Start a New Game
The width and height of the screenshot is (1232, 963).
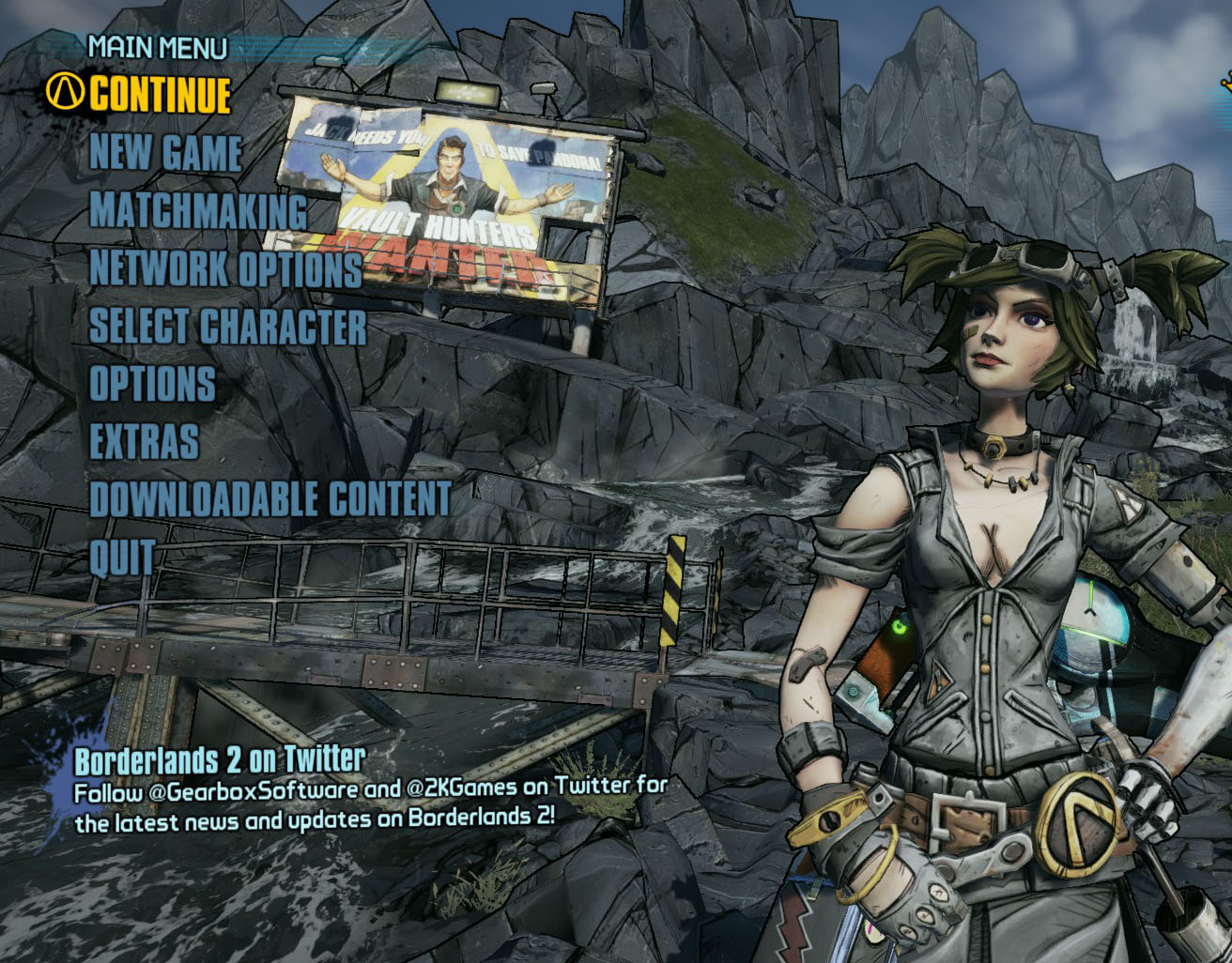point(166,153)
